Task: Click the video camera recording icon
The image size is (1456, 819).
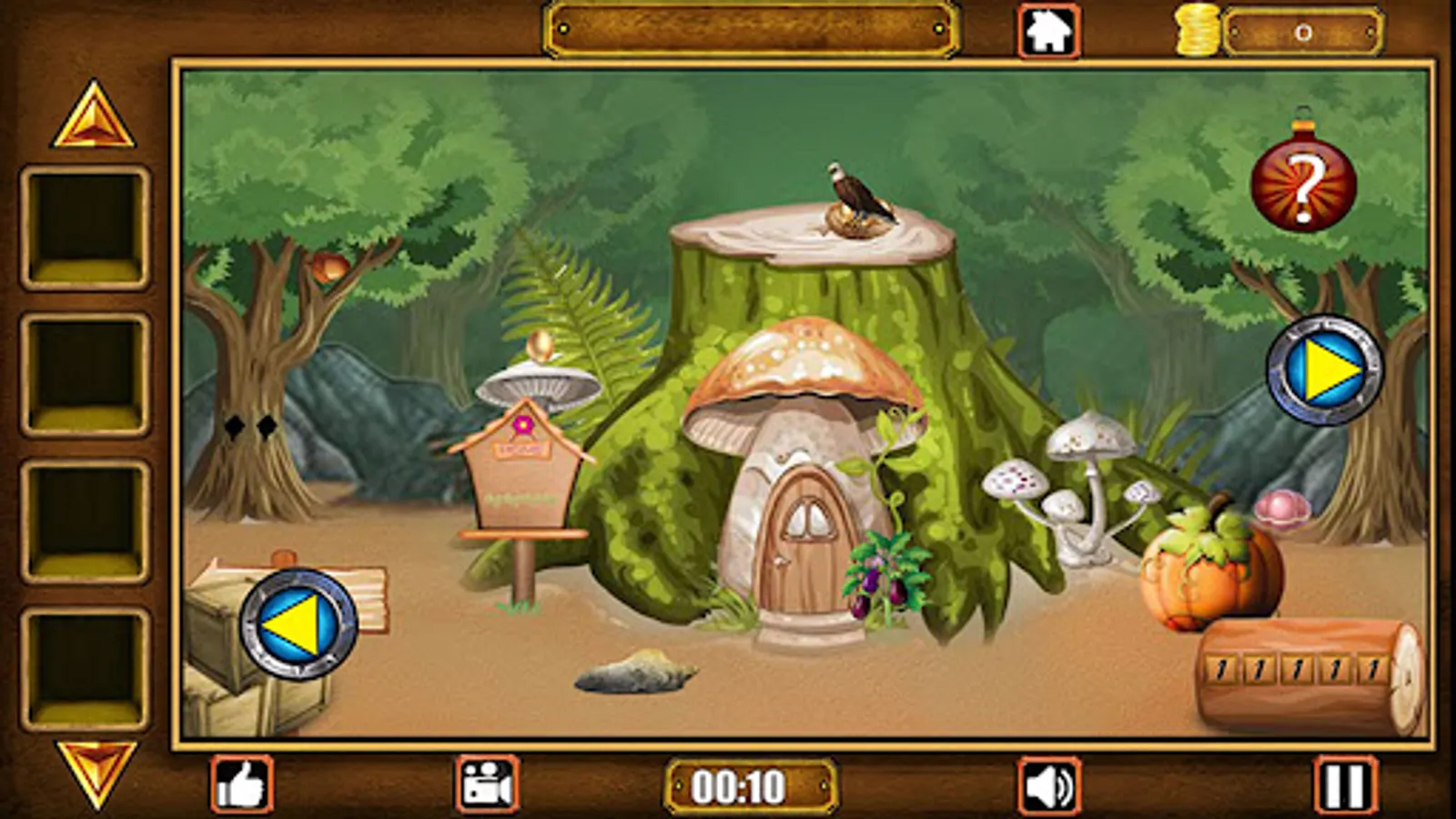Action: tap(485, 783)
